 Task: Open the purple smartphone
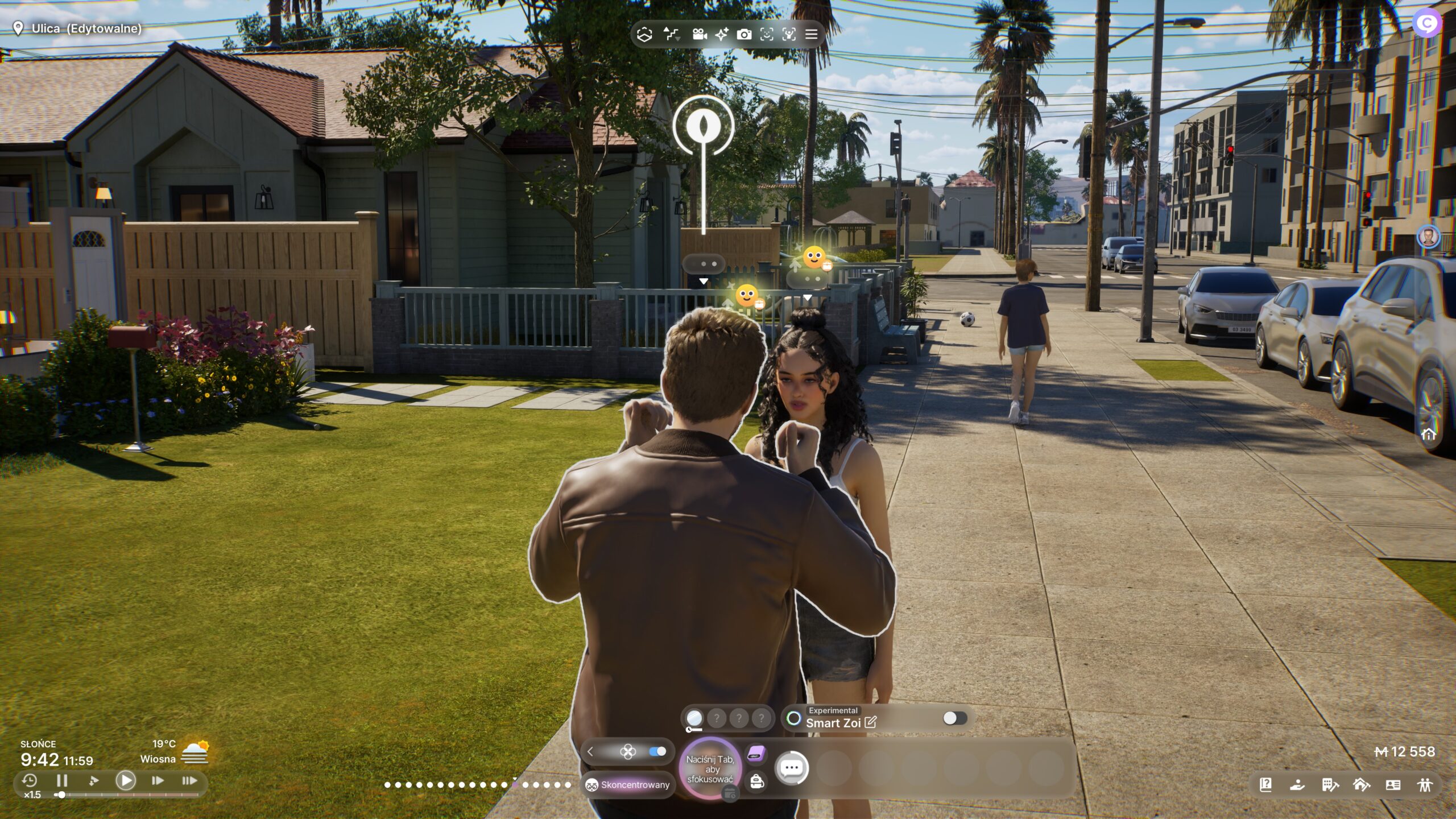click(756, 755)
